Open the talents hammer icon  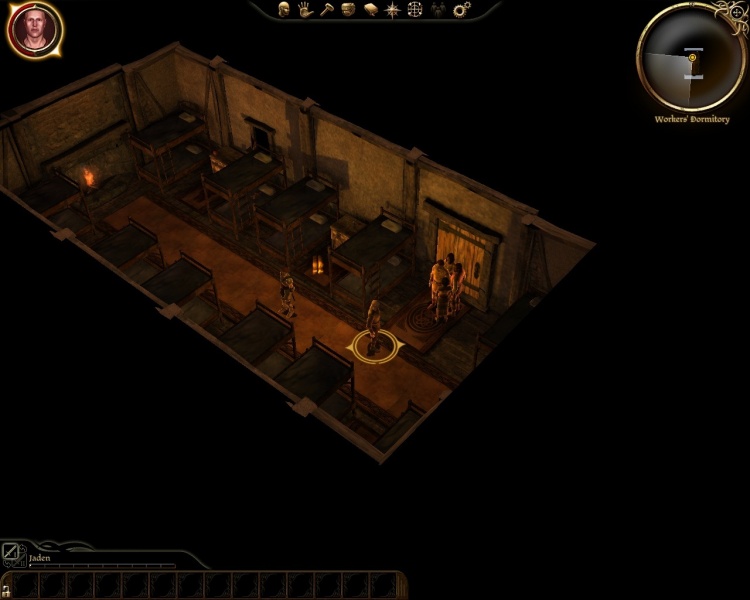(x=325, y=9)
